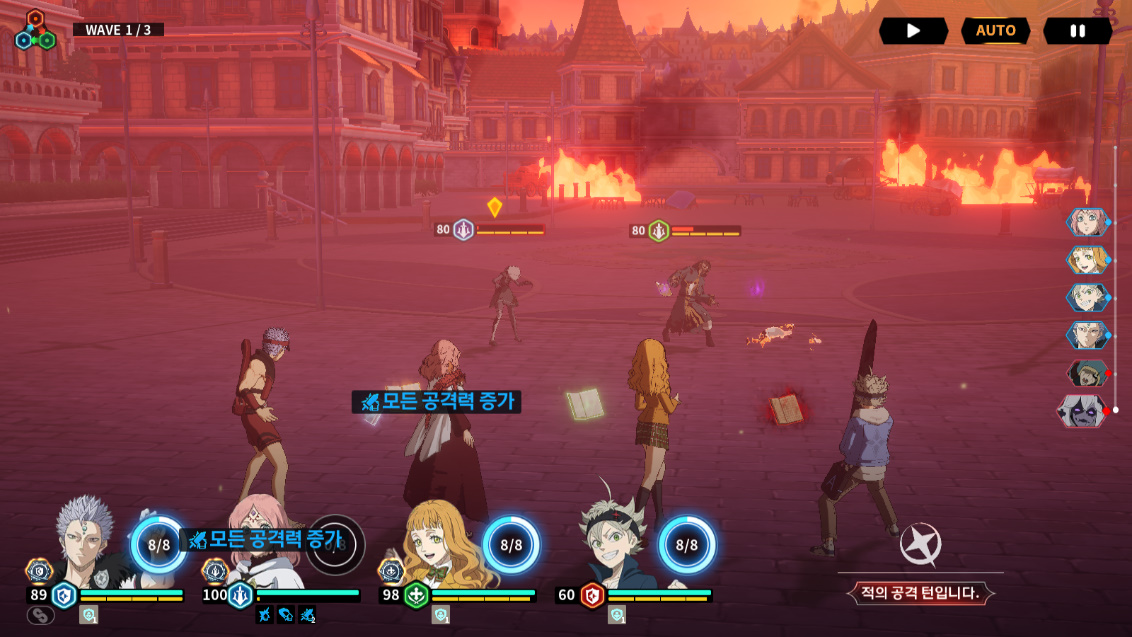Activate the silver-haired man's 8/8 skill gauge
The height and width of the screenshot is (637, 1132).
tap(159, 545)
